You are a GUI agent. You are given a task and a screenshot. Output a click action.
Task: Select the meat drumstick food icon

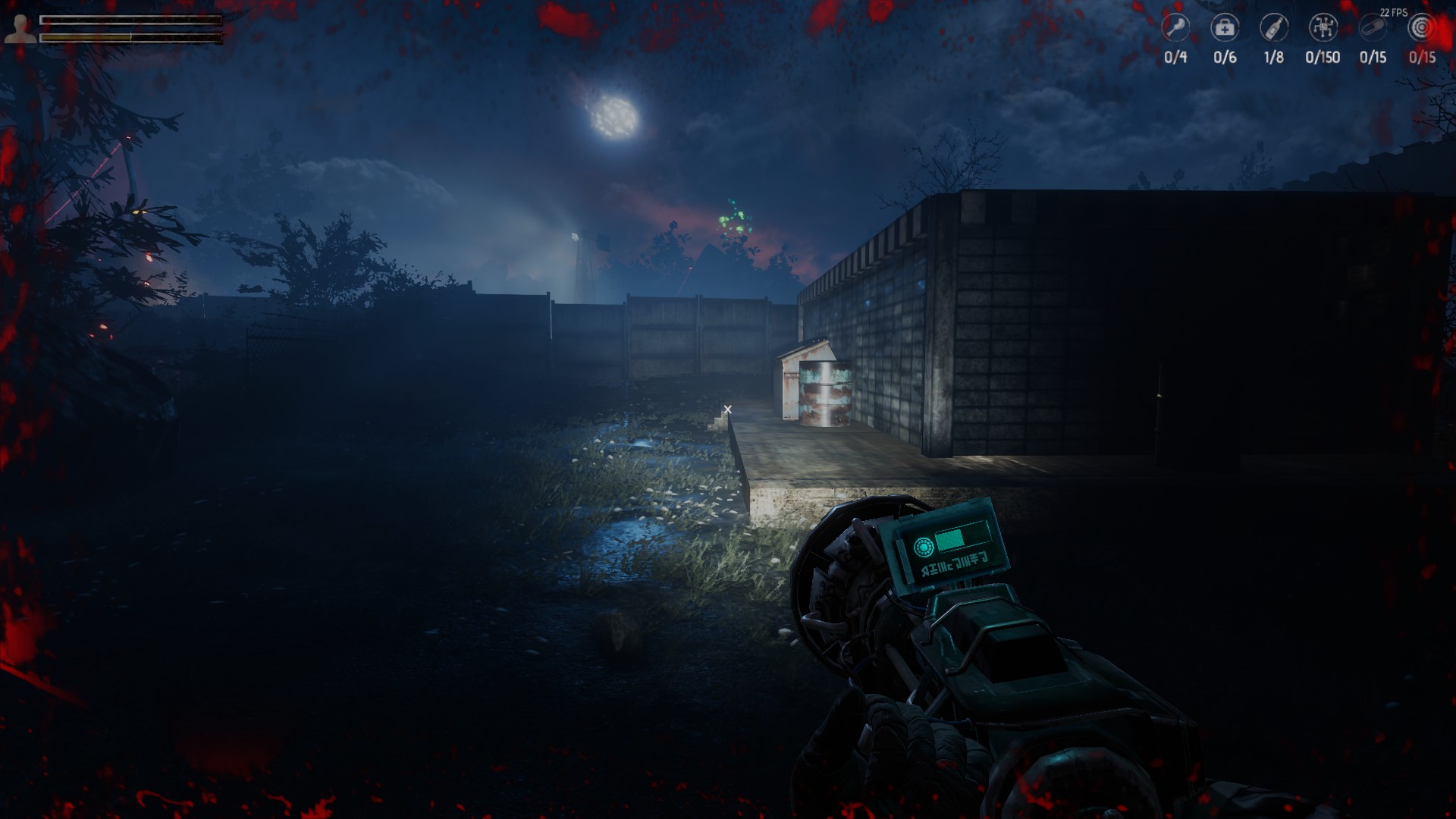tap(1175, 28)
